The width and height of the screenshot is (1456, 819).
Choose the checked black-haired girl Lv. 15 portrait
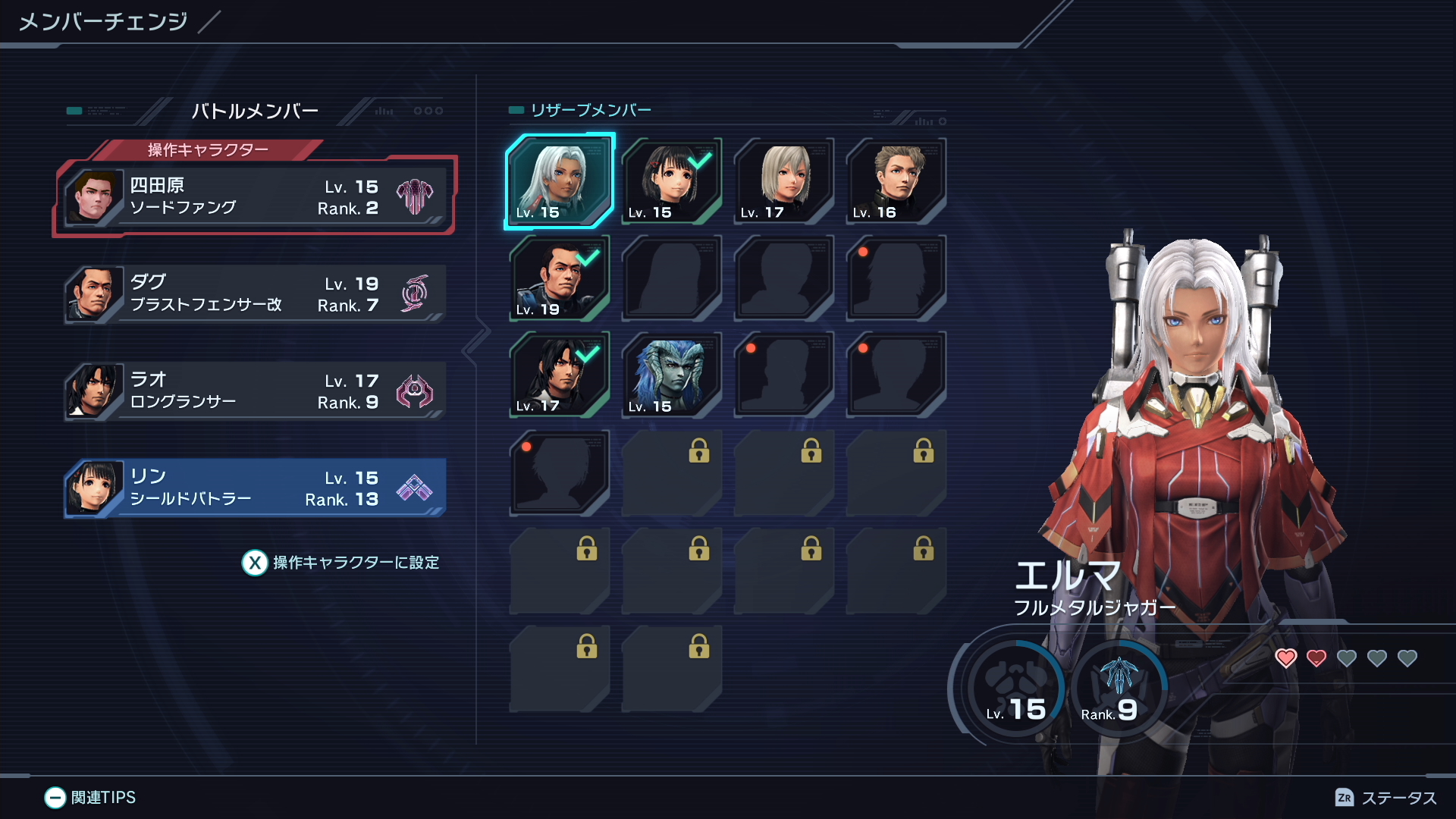671,181
